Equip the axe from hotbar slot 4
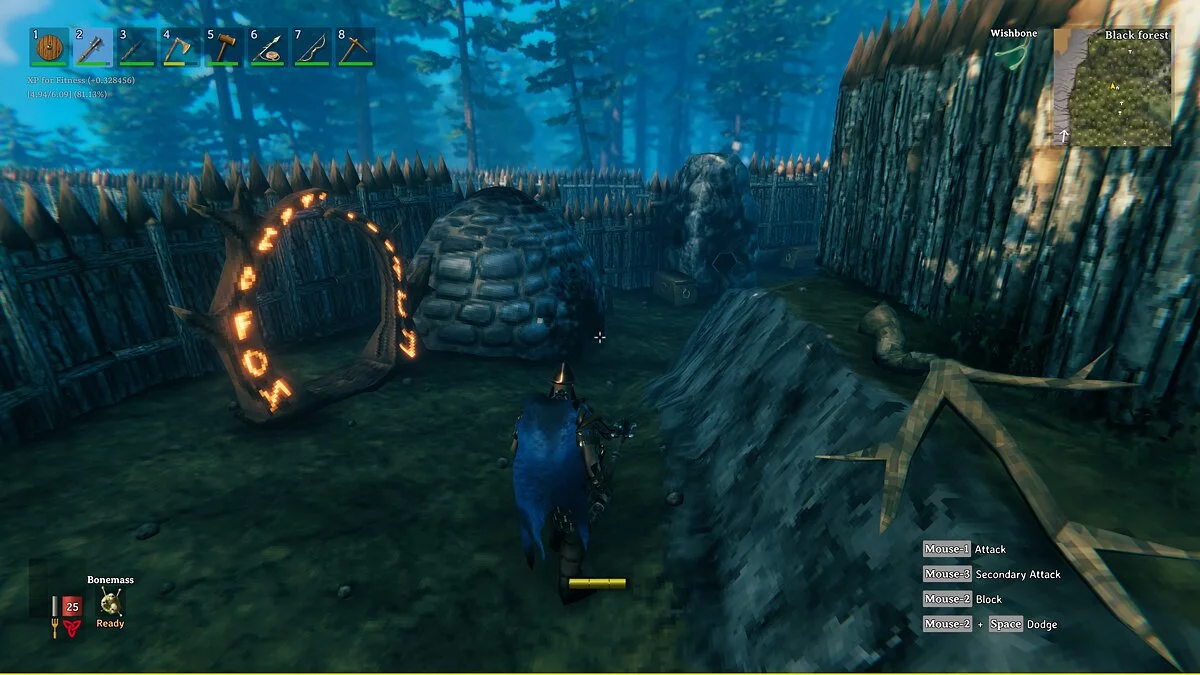The height and width of the screenshot is (675, 1200). point(180,47)
